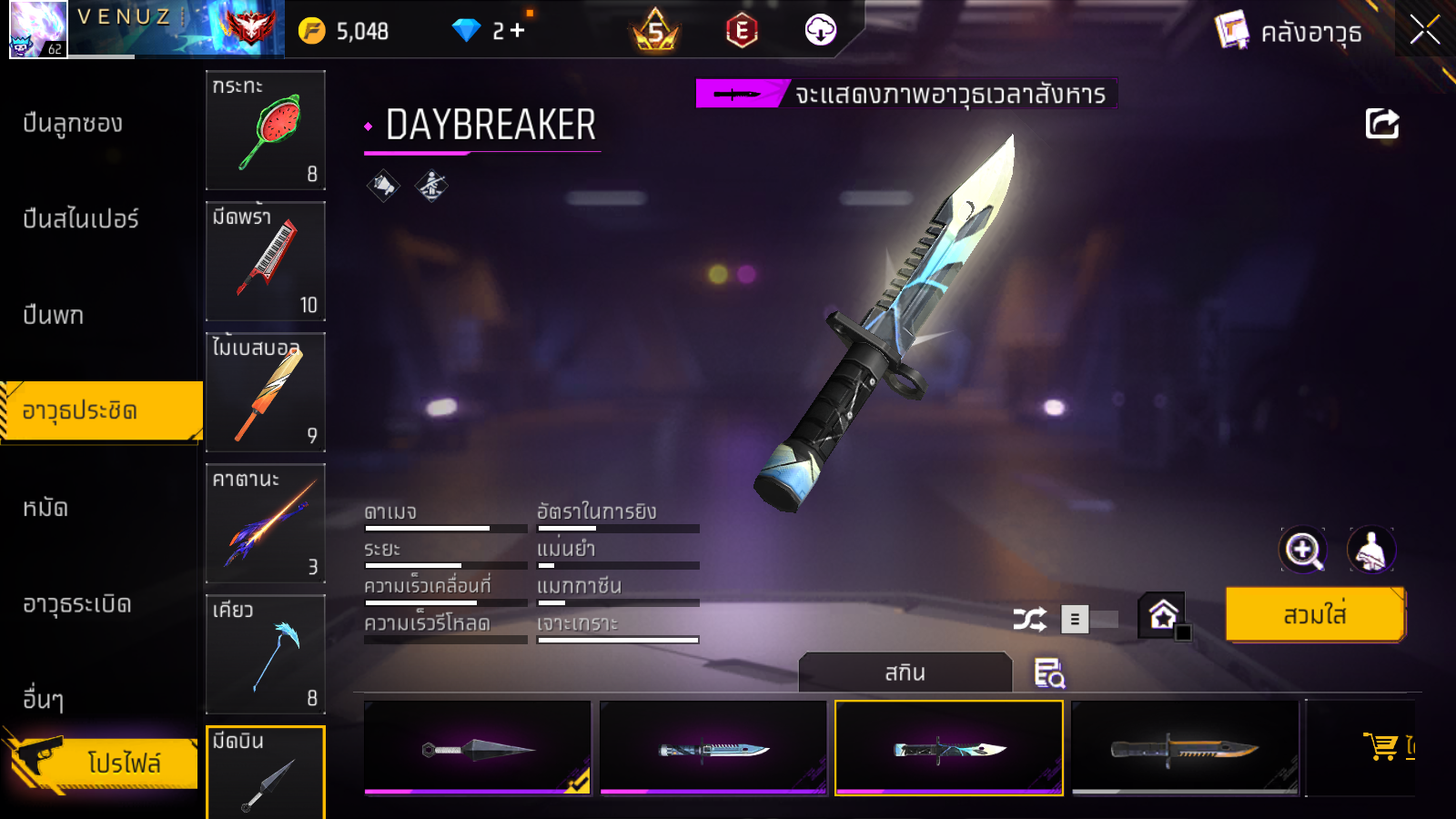Viewport: 1456px width, 819px height.
Task: Pick the เคียว scythe weapon
Action: 266,654
